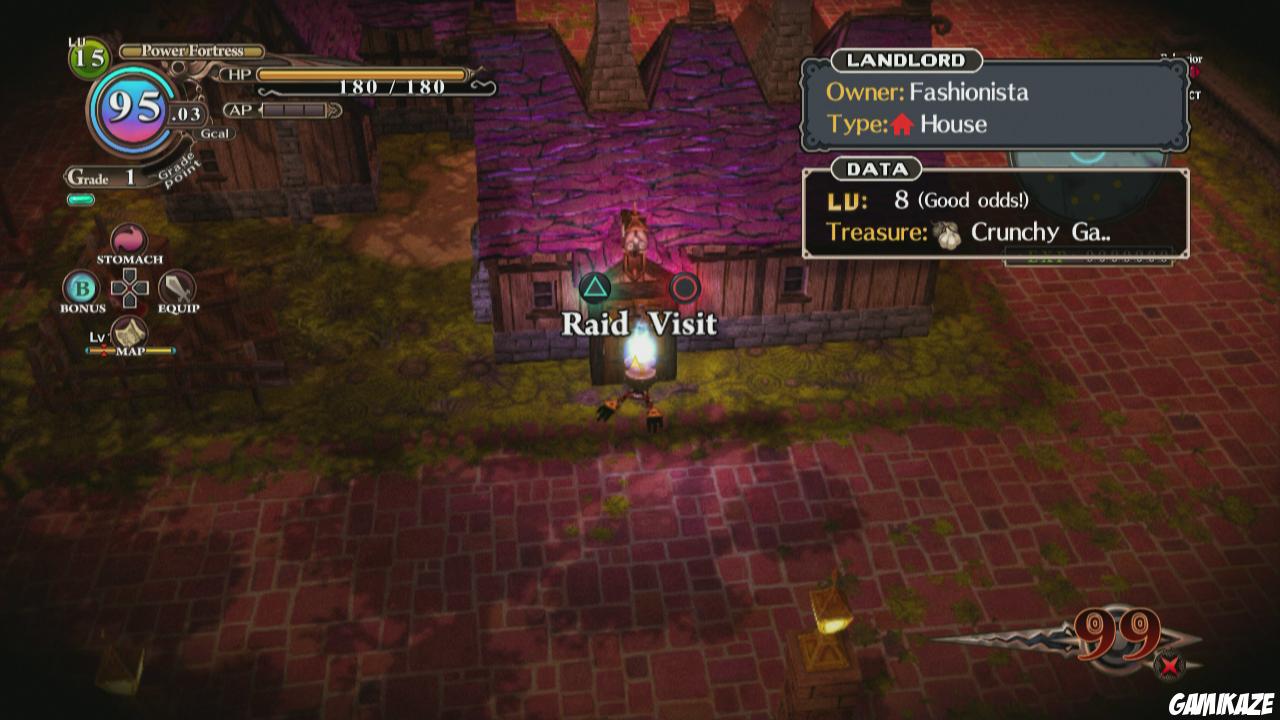Open the Landlord panel header

click(x=905, y=60)
